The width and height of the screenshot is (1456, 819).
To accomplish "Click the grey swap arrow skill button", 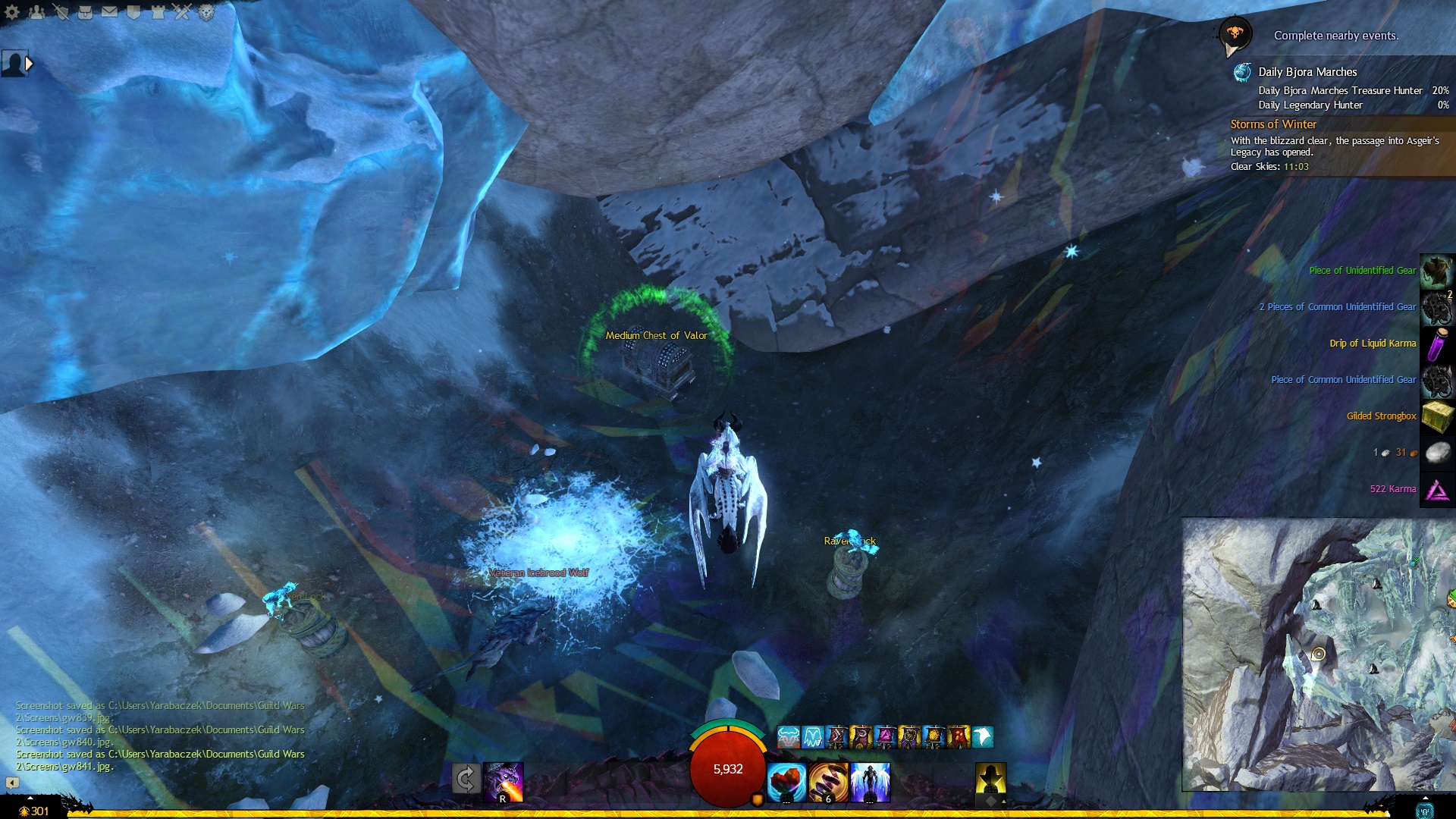I will pos(466,779).
